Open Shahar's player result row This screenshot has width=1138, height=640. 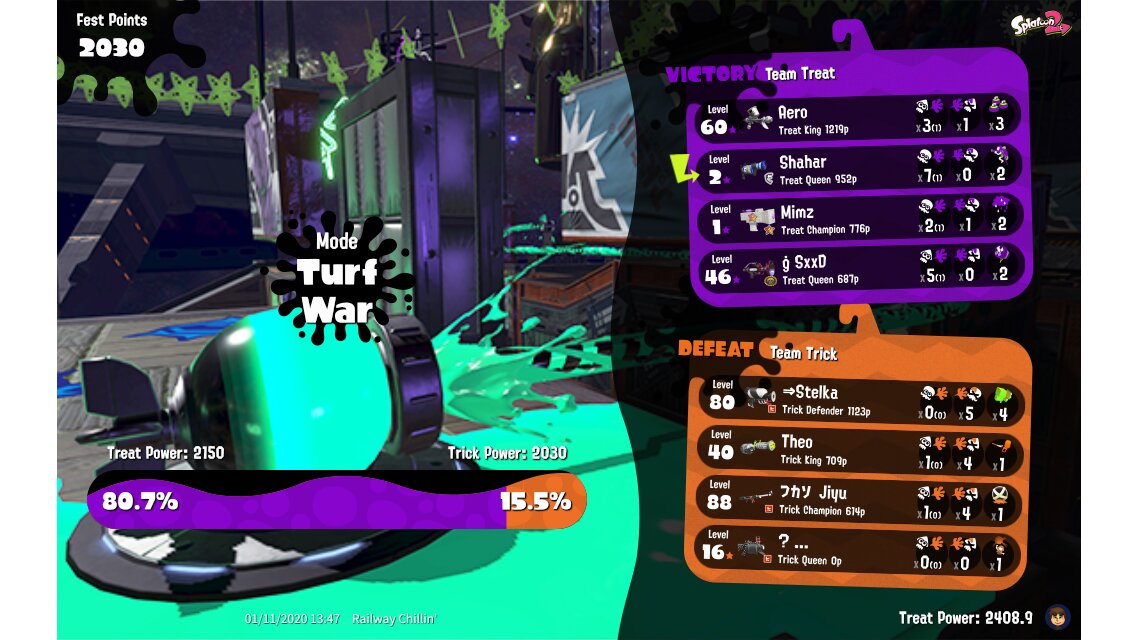tap(858, 167)
